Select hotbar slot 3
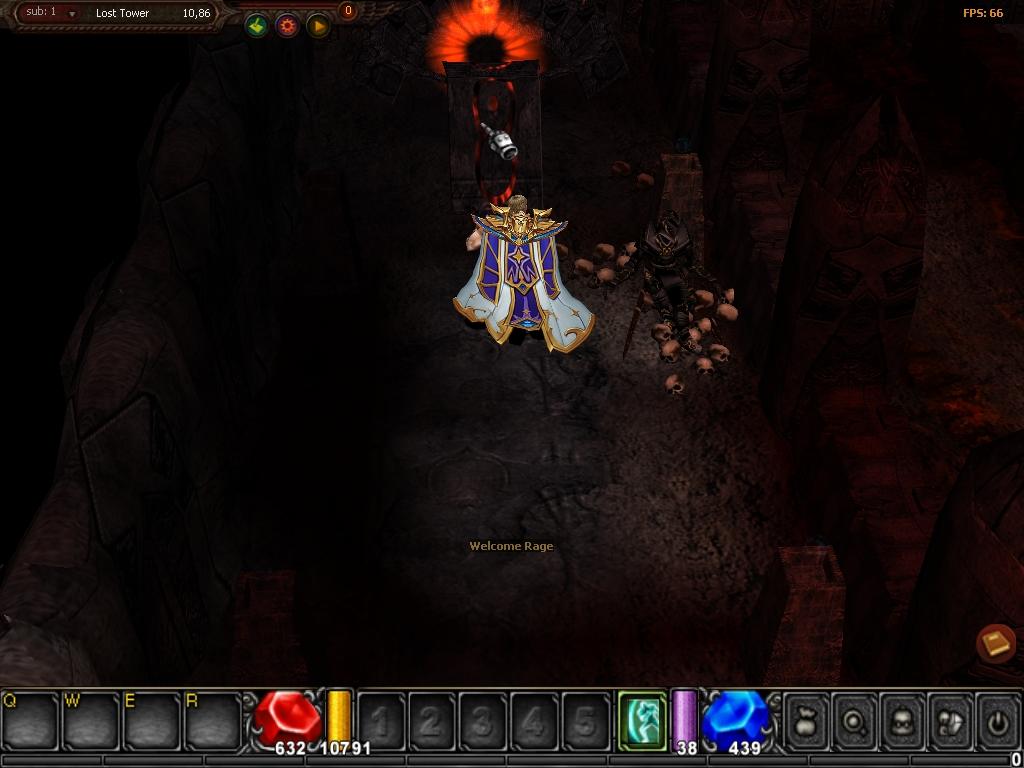Screen dimensions: 1024x768 (484, 721)
